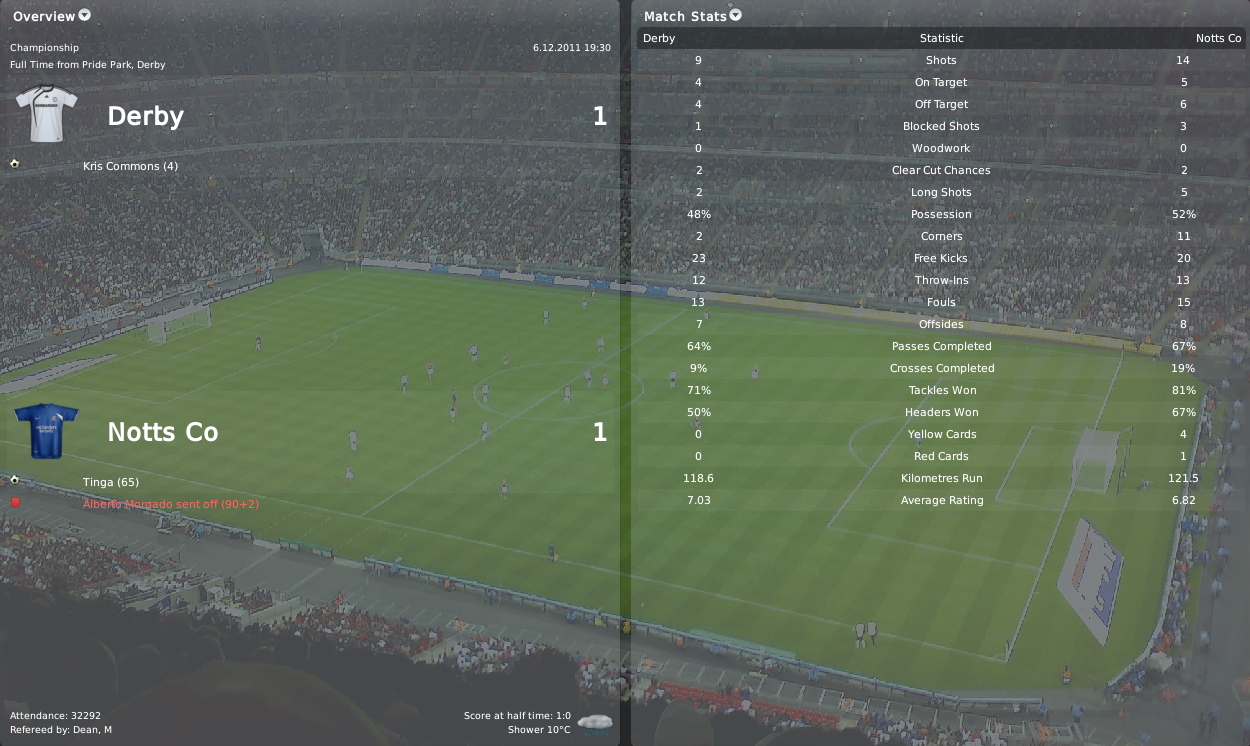Click the Notts Co column header in stats table
Viewport: 1250px width, 746px height.
(x=1218, y=38)
